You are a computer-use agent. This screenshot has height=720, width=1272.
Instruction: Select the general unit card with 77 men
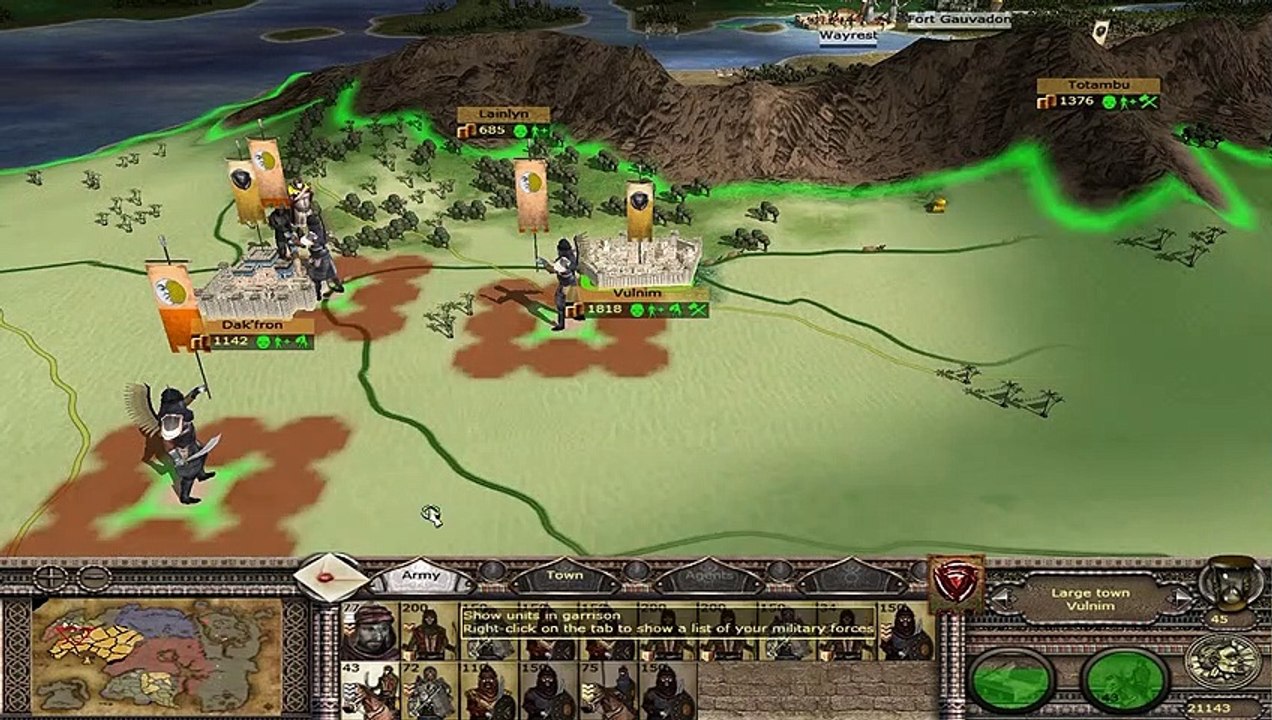coord(369,630)
